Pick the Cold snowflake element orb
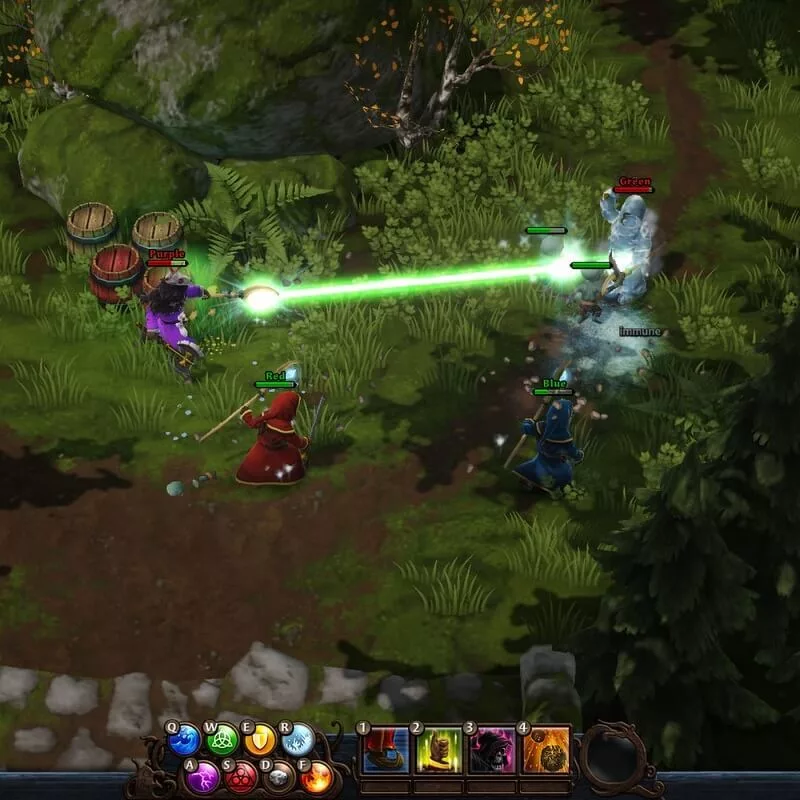This screenshot has height=800, width=800. pos(298,741)
